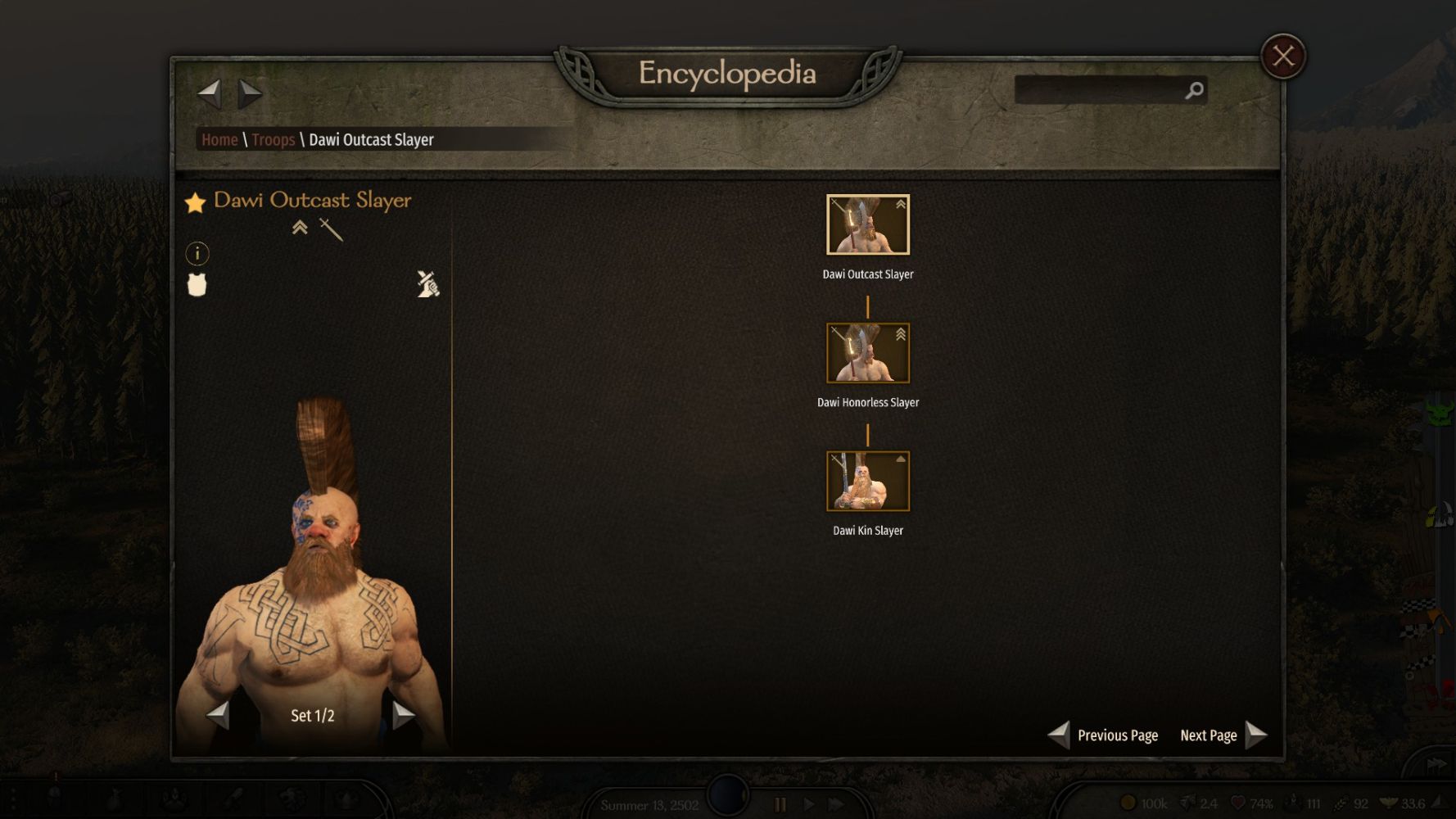This screenshot has width=1456, height=819.
Task: Click the weapon and hand icon
Action: (x=427, y=284)
